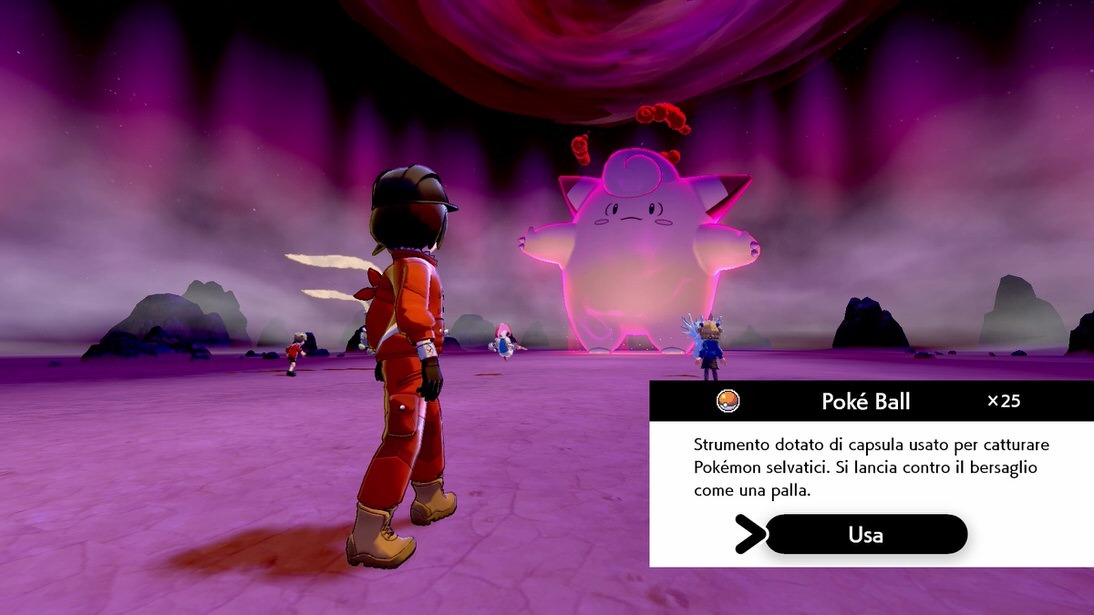
Task: Select the Usa button
Action: [x=865, y=534]
